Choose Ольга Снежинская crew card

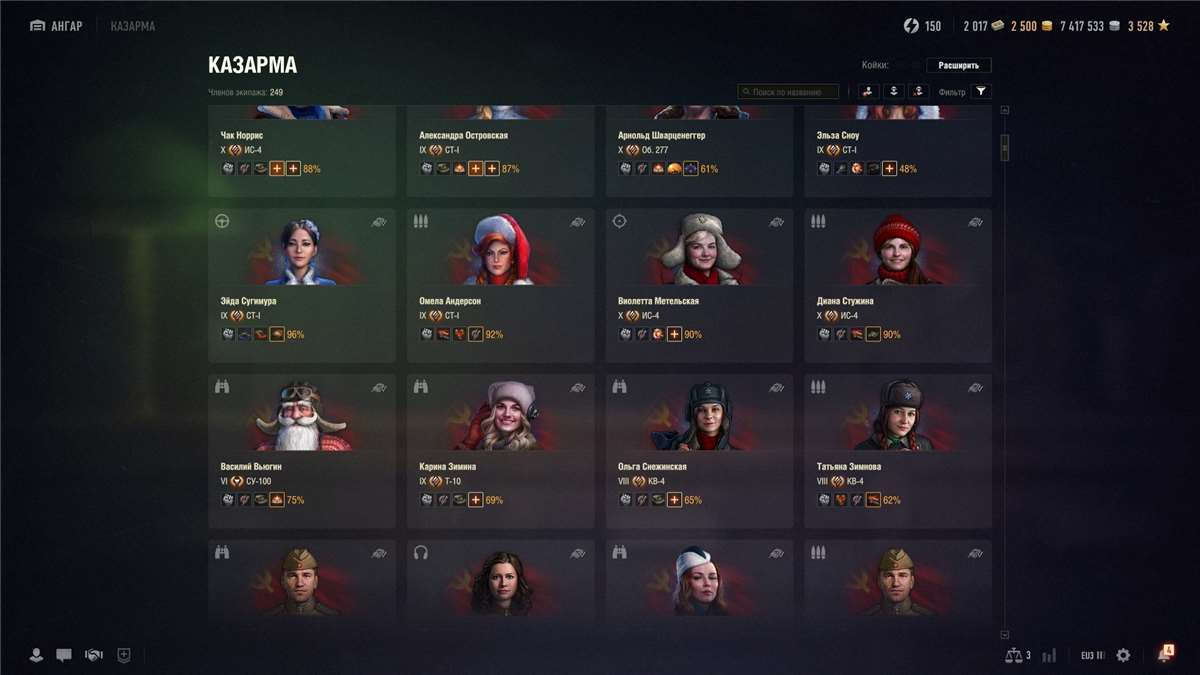(699, 451)
